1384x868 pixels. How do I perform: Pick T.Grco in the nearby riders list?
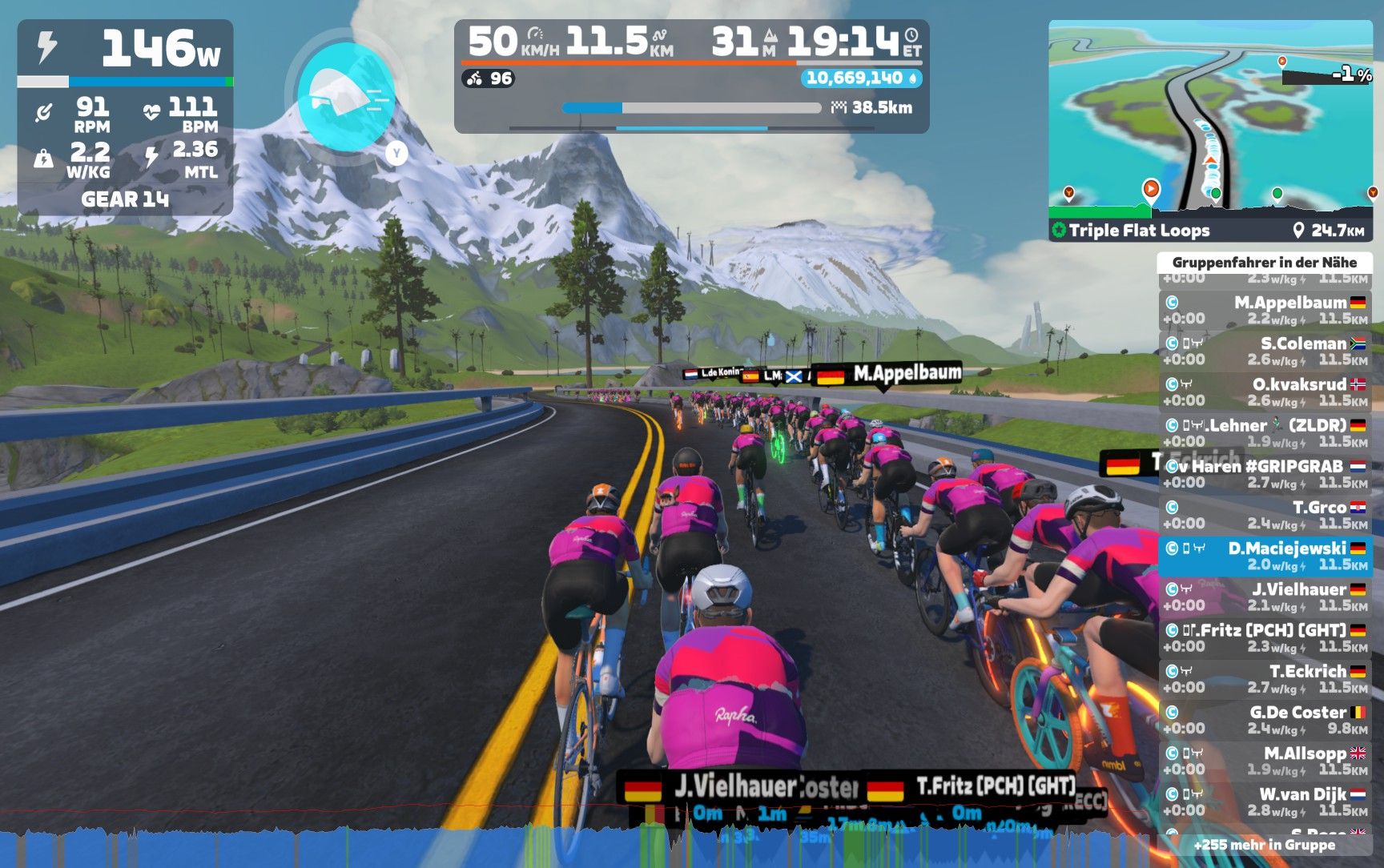pos(1265,515)
